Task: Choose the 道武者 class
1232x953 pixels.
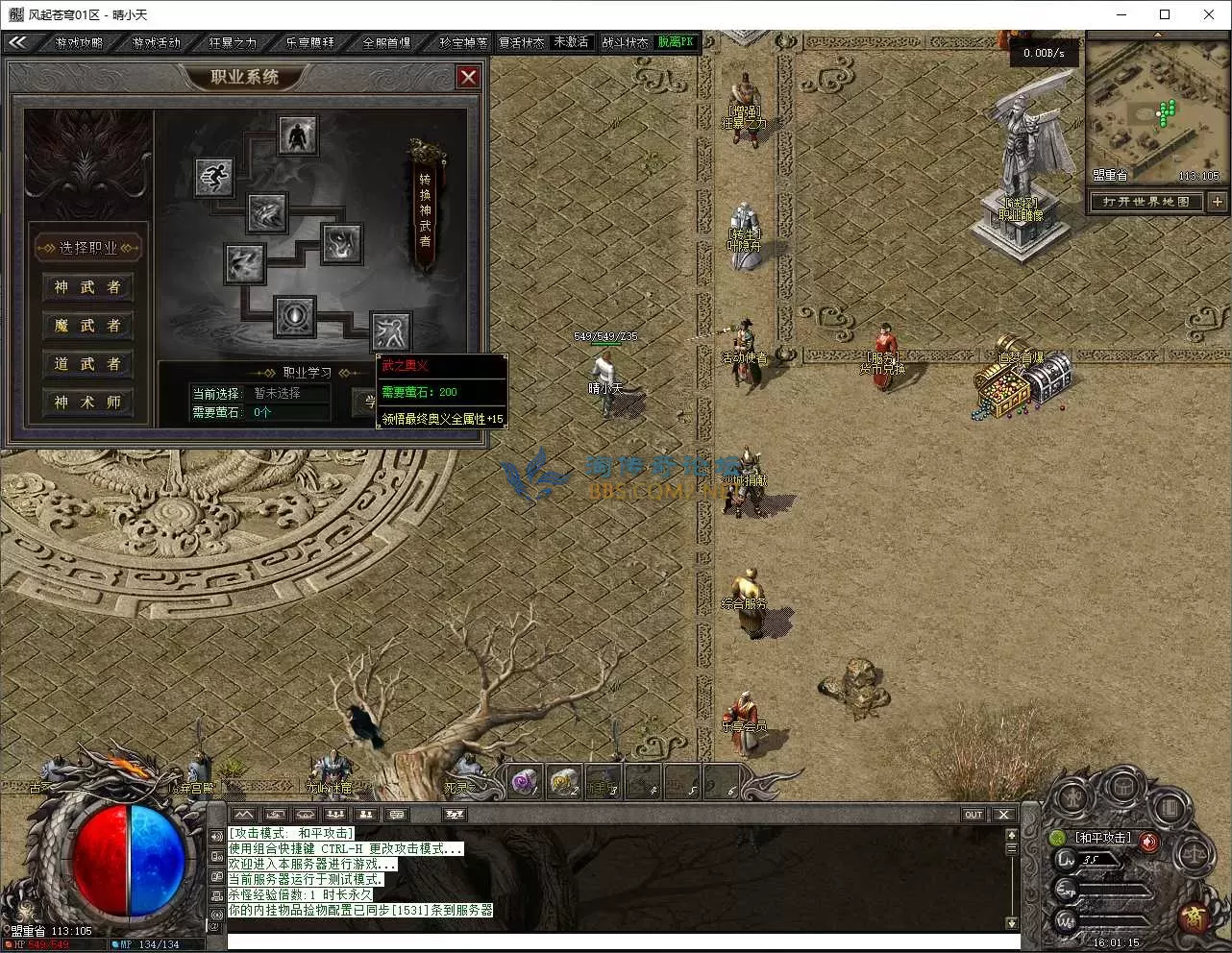Action: pyautogui.click(x=87, y=364)
